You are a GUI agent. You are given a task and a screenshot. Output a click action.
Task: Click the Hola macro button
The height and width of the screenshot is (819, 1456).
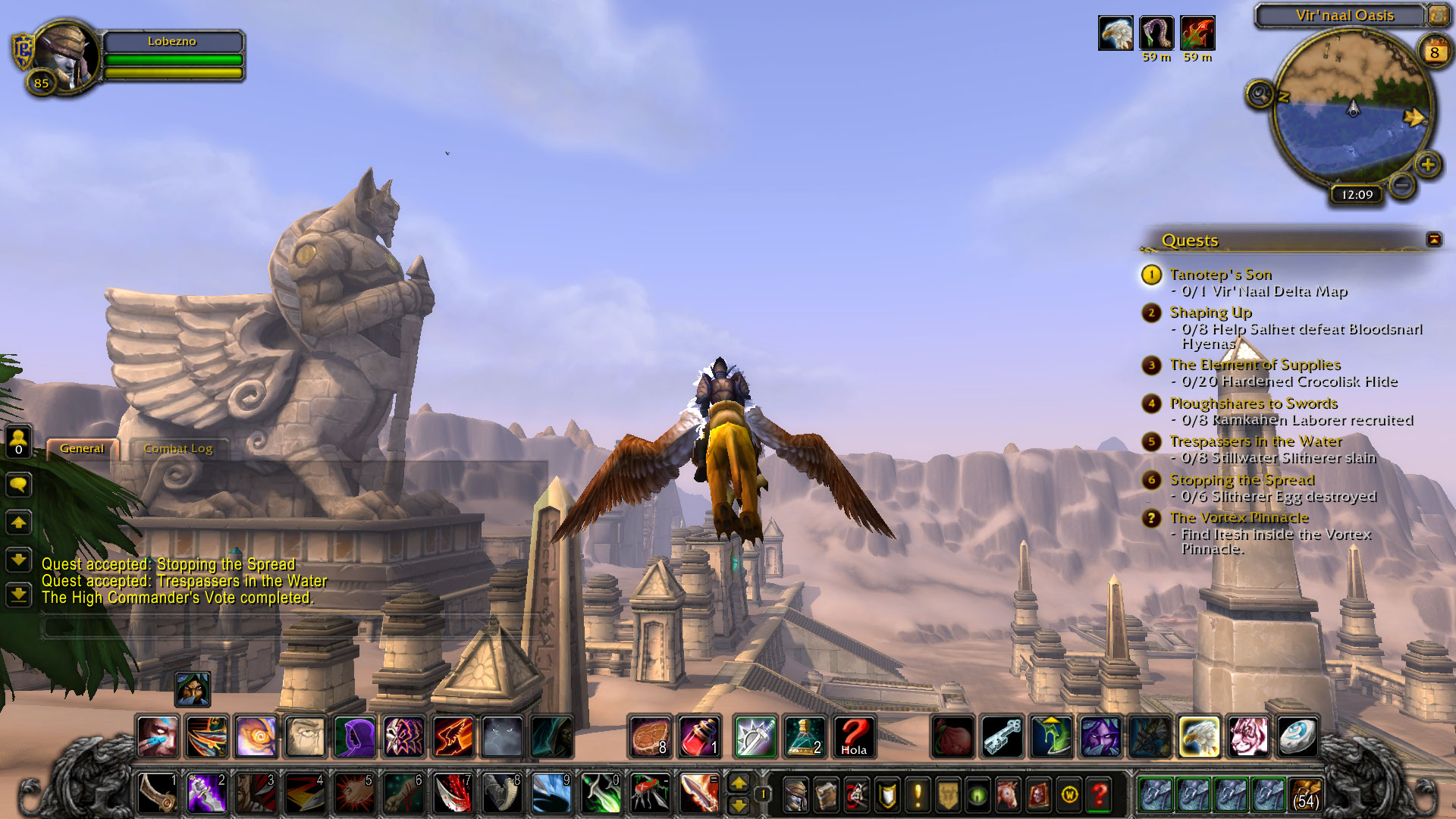pyautogui.click(x=854, y=737)
